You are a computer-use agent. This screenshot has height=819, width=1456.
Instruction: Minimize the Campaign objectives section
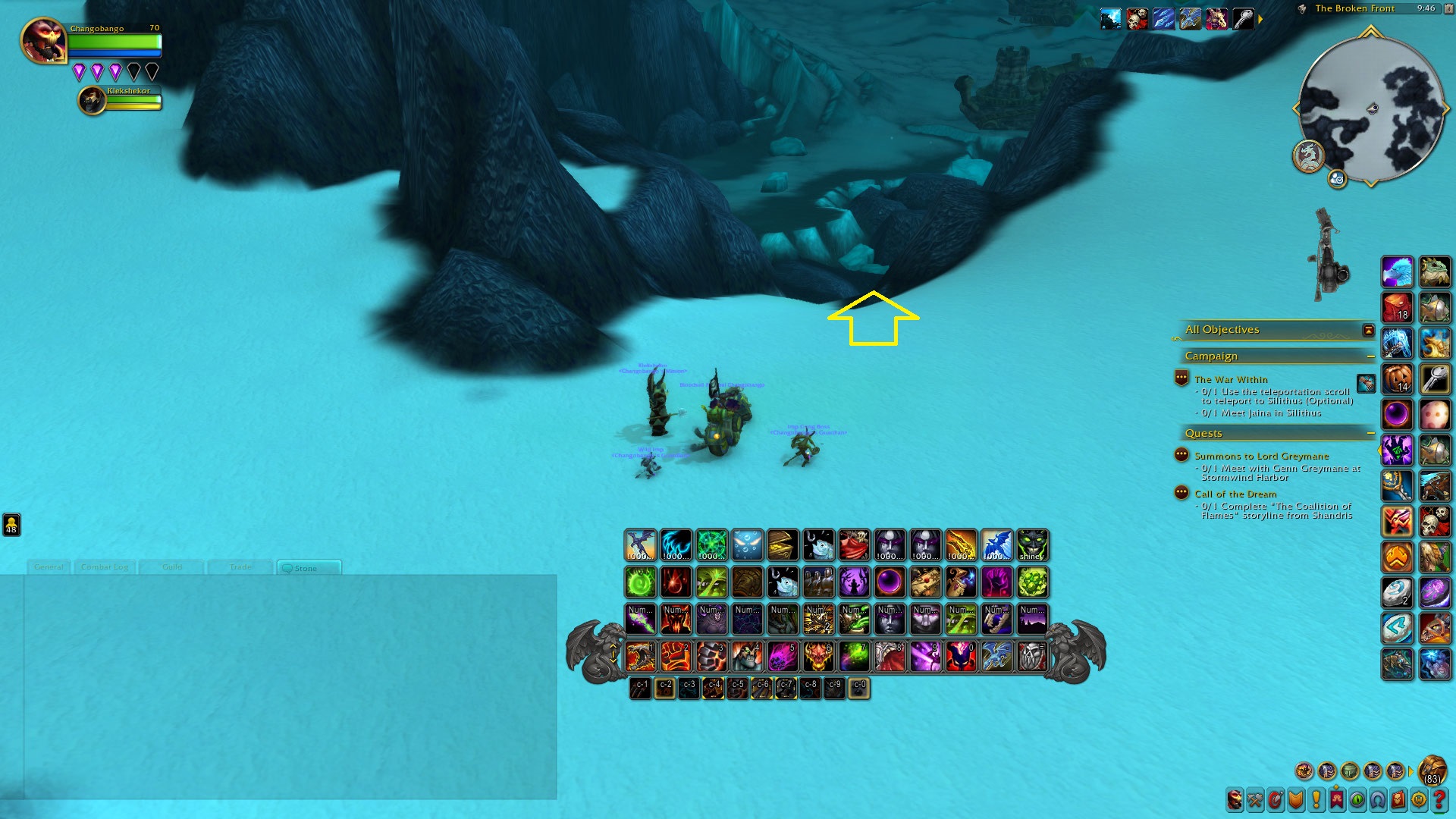click(1370, 356)
